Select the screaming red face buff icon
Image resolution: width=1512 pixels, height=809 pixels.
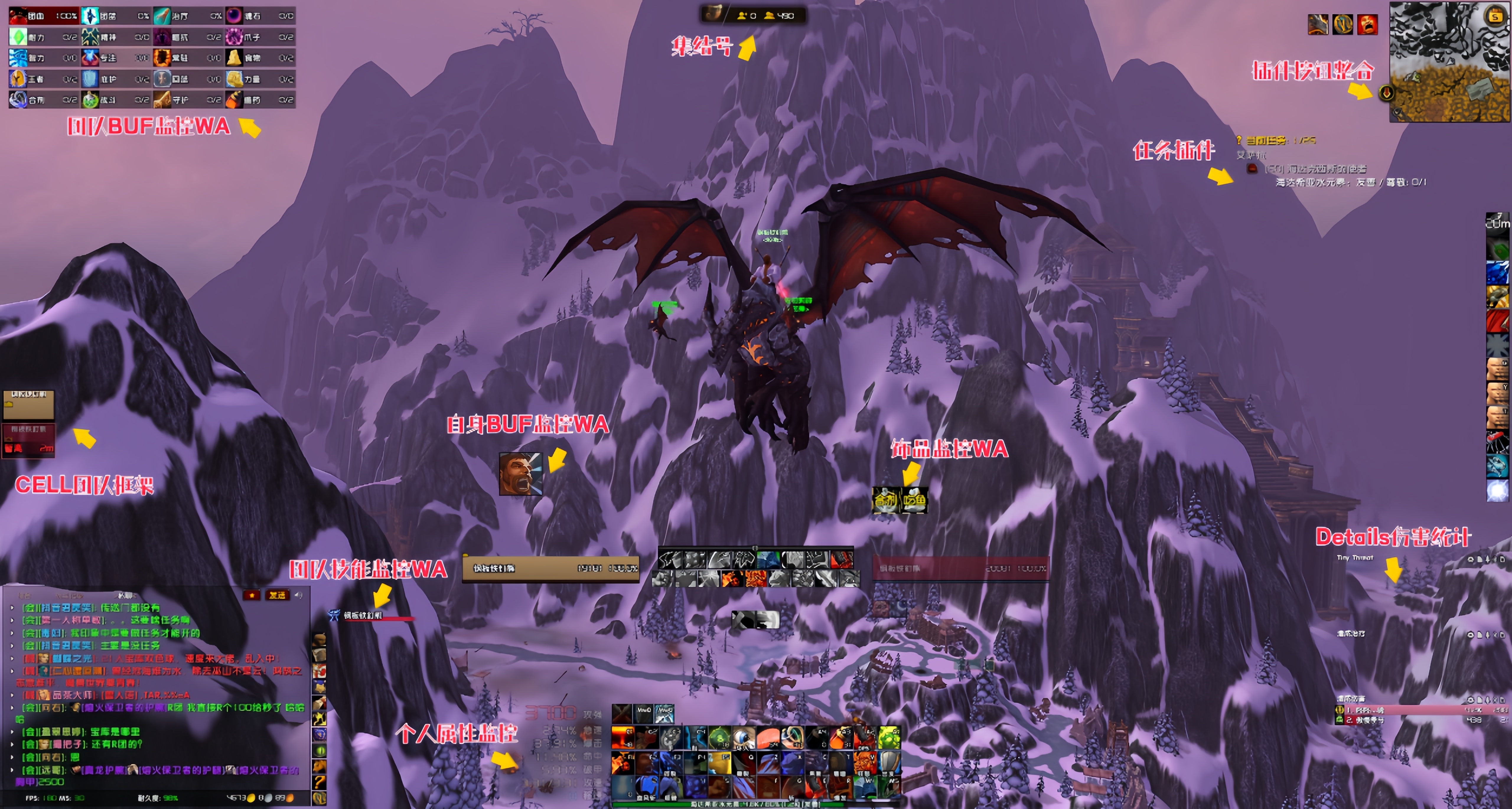[x=1367, y=25]
